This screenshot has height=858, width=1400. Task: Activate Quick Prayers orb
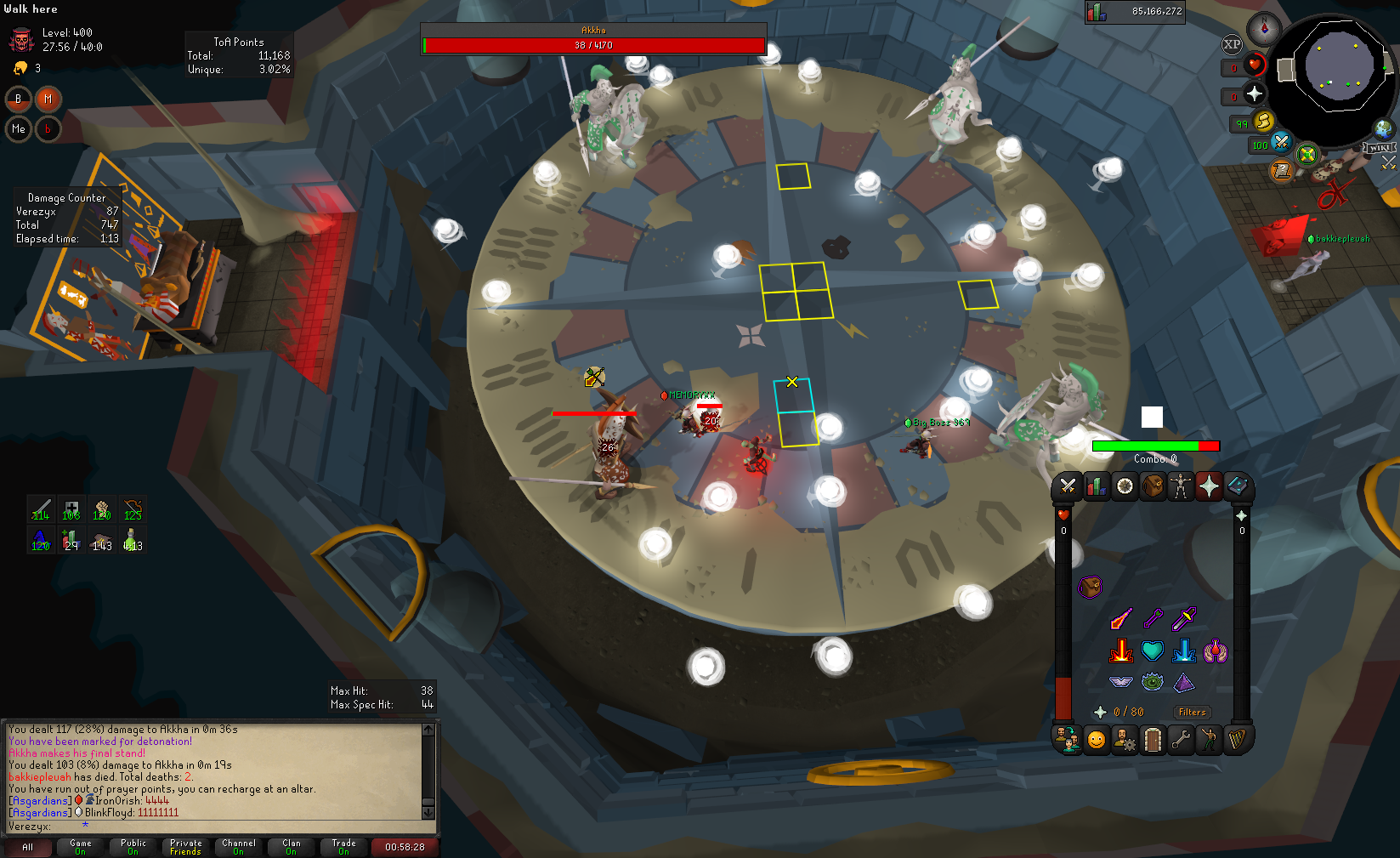[x=1254, y=94]
